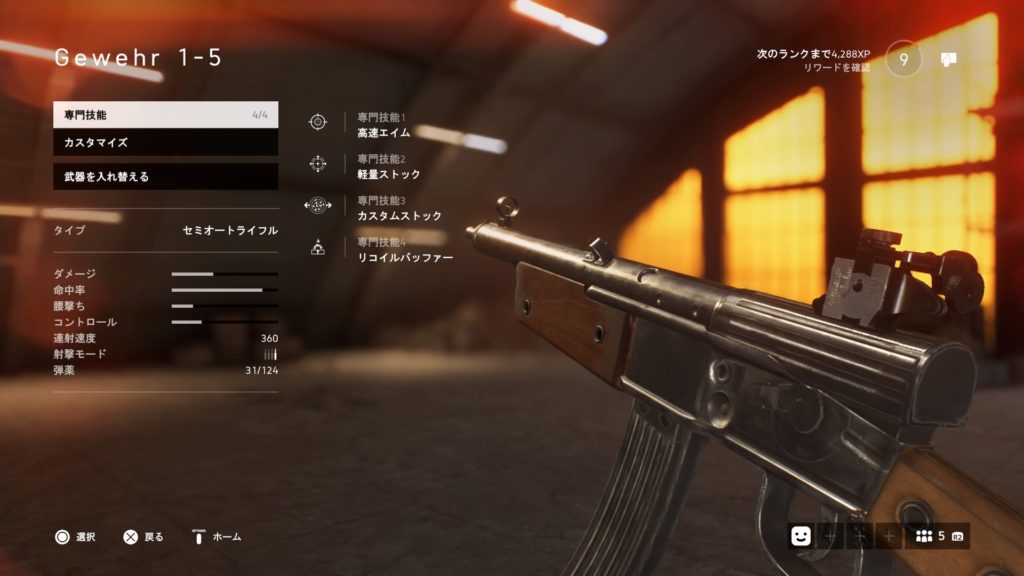Image resolution: width=1024 pixels, height=576 pixels.
Task: Click the rank 9 circle badge
Action: (904, 59)
